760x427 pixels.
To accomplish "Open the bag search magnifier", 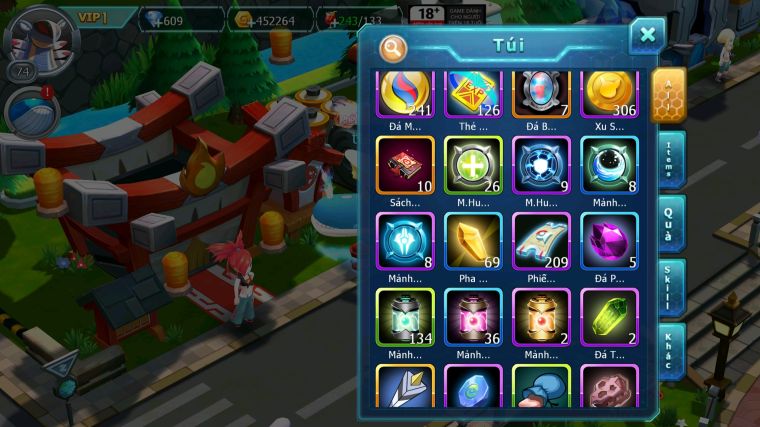I will pyautogui.click(x=393, y=47).
